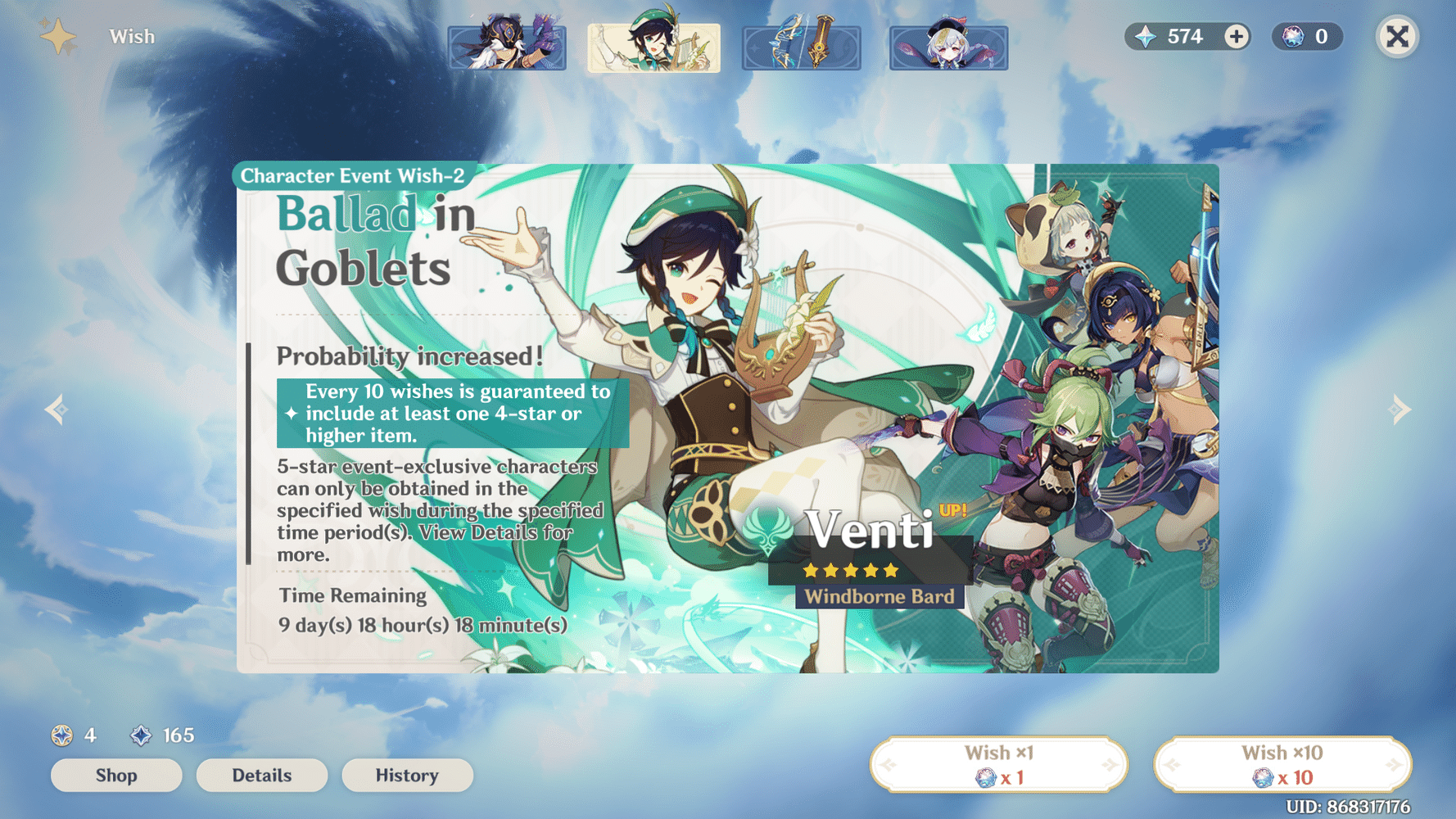The image size is (1456, 819).
Task: Perform a single Wish ×1
Action: (x=1000, y=763)
